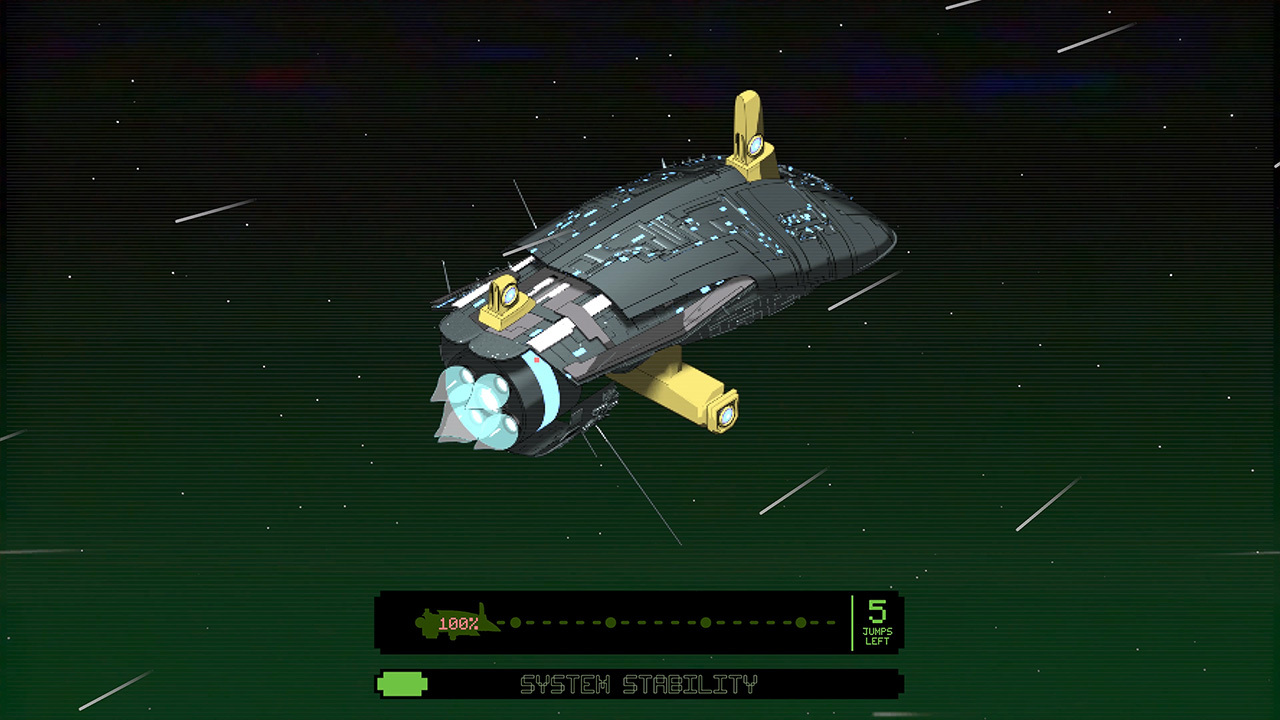Click the 100% progress readout
The height and width of the screenshot is (720, 1280).
(461, 621)
